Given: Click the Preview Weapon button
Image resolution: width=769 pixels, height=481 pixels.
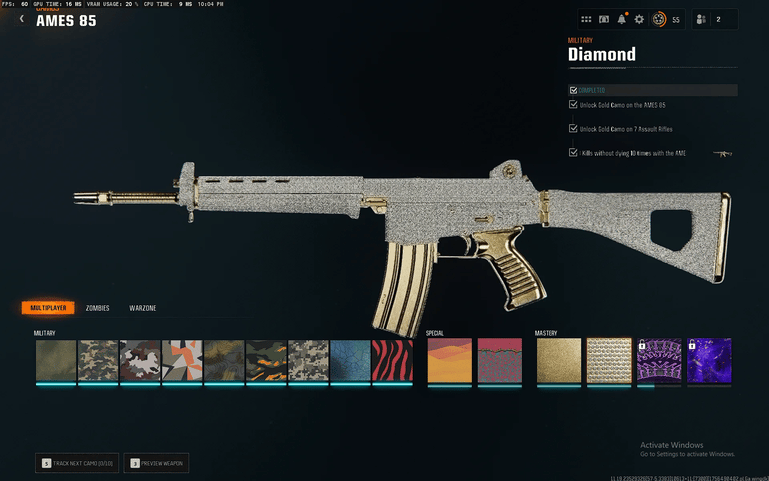Looking at the screenshot, I should 158,463.
